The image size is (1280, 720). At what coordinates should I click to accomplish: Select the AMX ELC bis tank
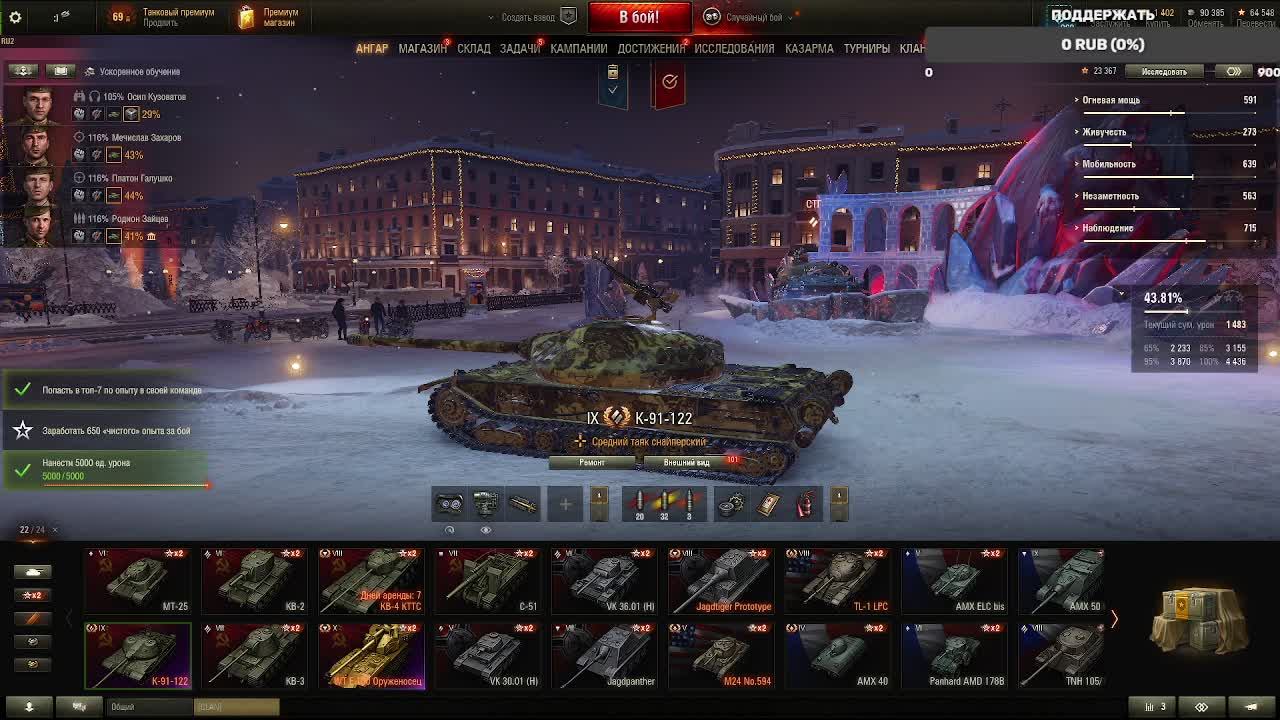pyautogui.click(x=953, y=581)
